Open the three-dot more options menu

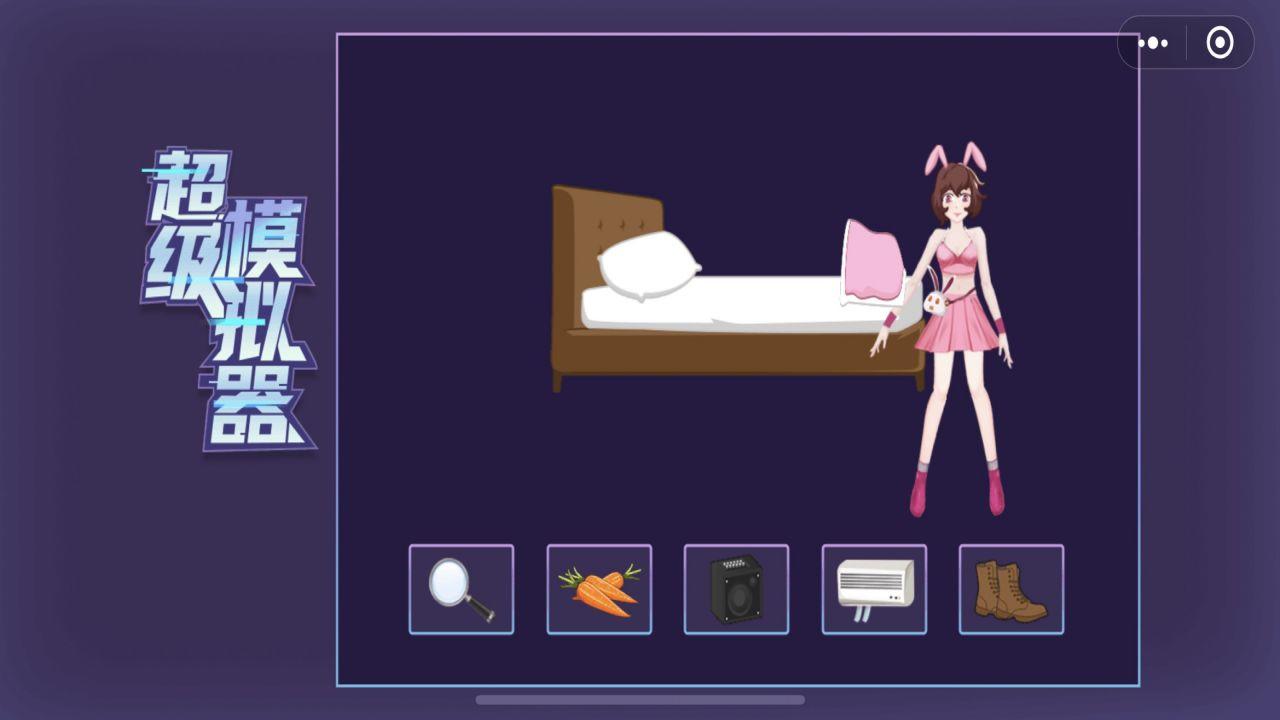coord(1154,43)
